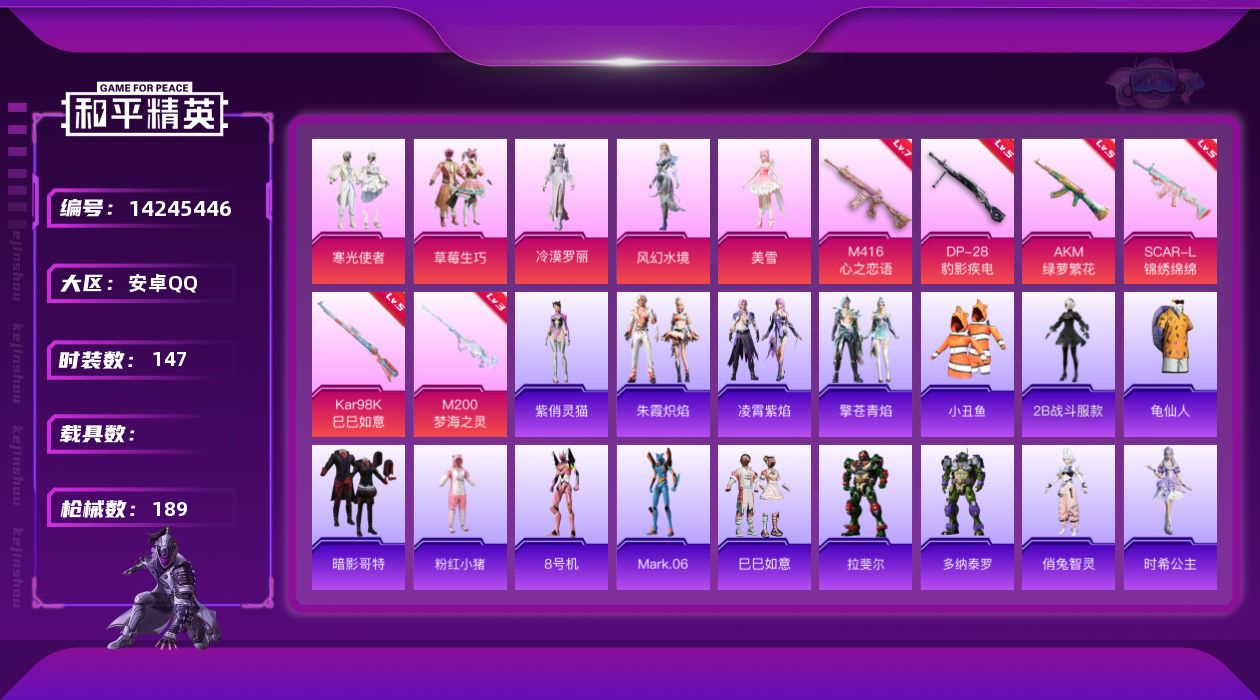
Task: Click the 暗影哥特 outfit card
Action: click(358, 517)
